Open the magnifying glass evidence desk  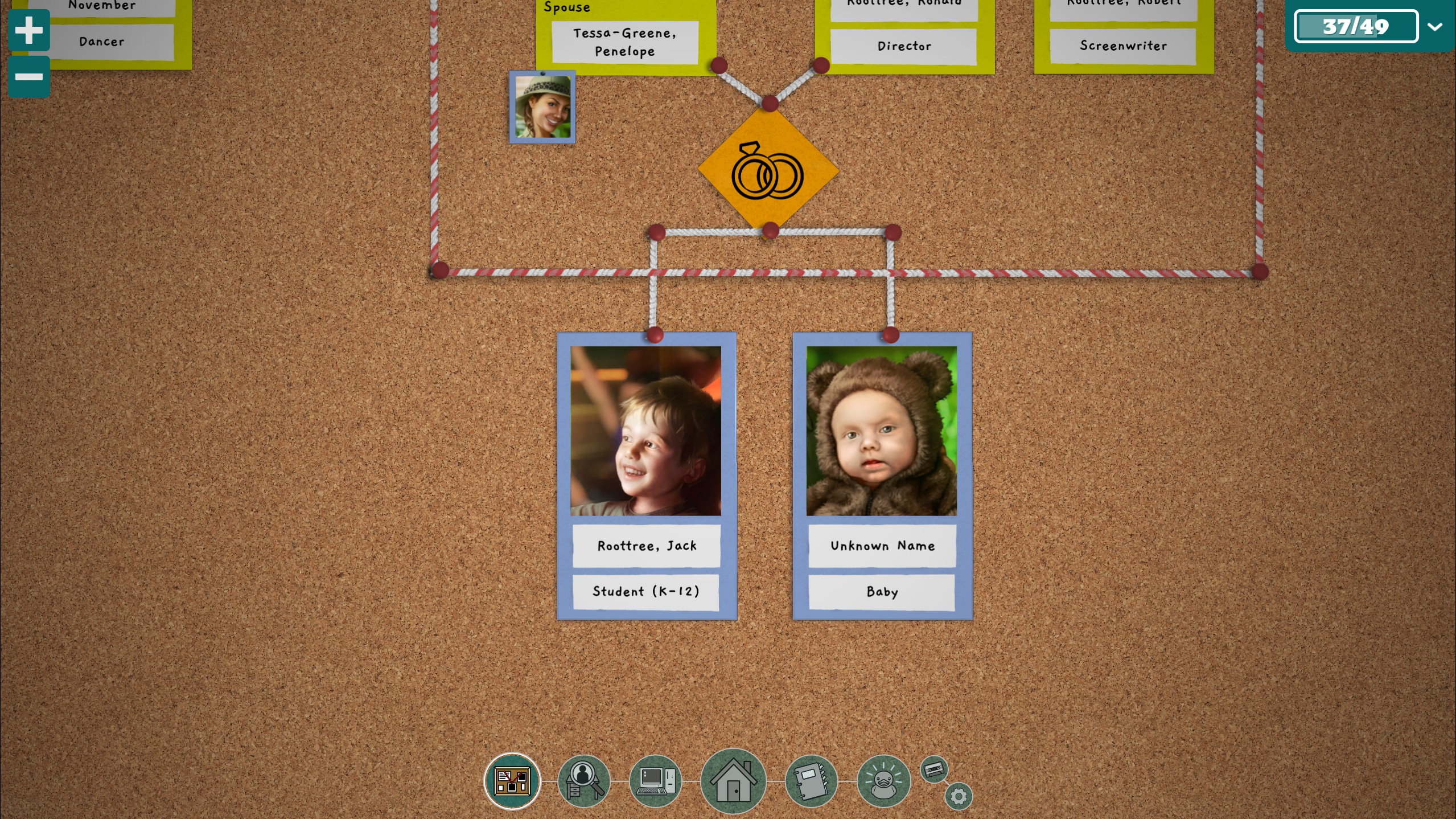pyautogui.click(x=583, y=781)
